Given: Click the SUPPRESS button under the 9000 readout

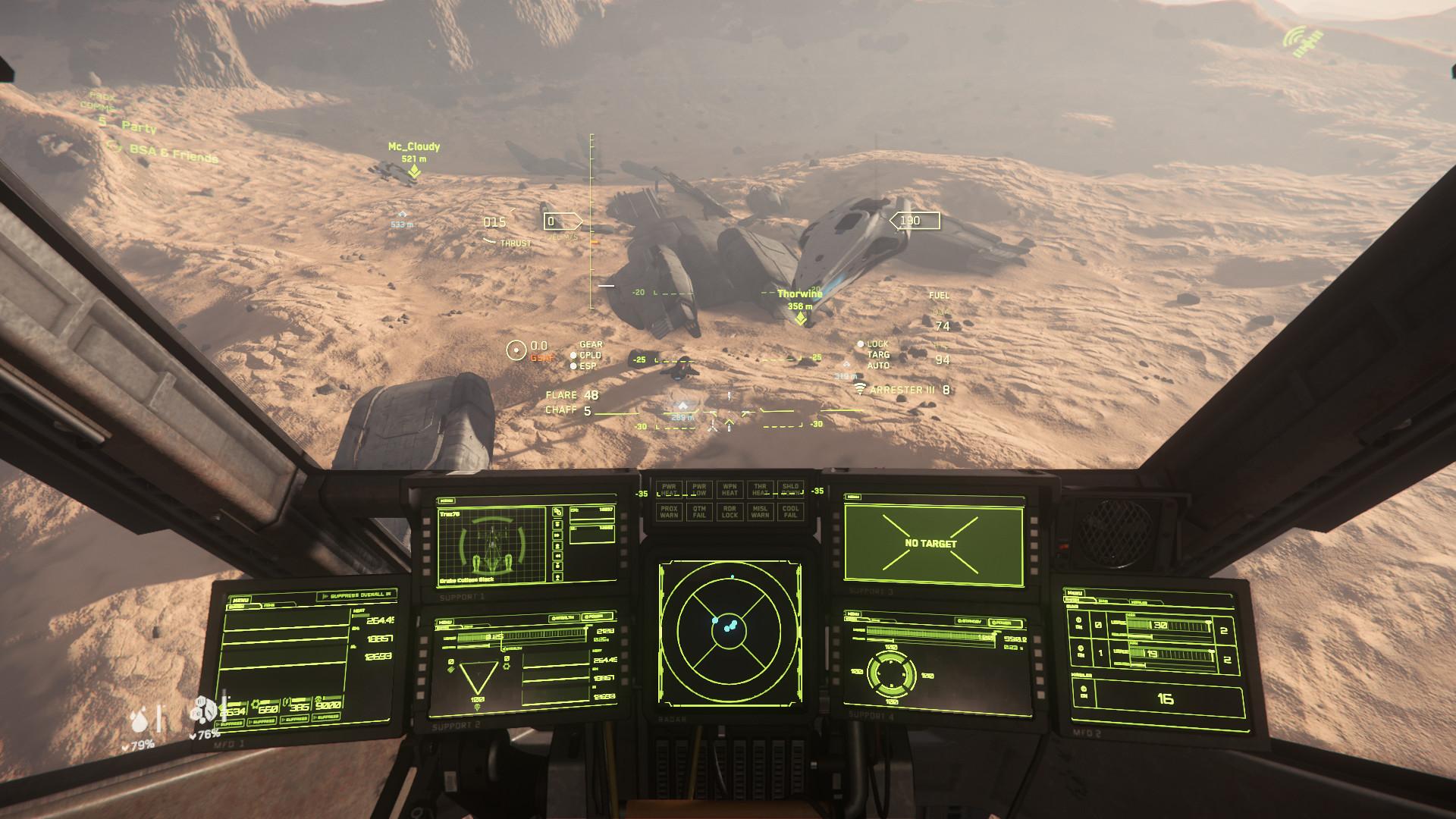Looking at the screenshot, I should pyautogui.click(x=325, y=717).
